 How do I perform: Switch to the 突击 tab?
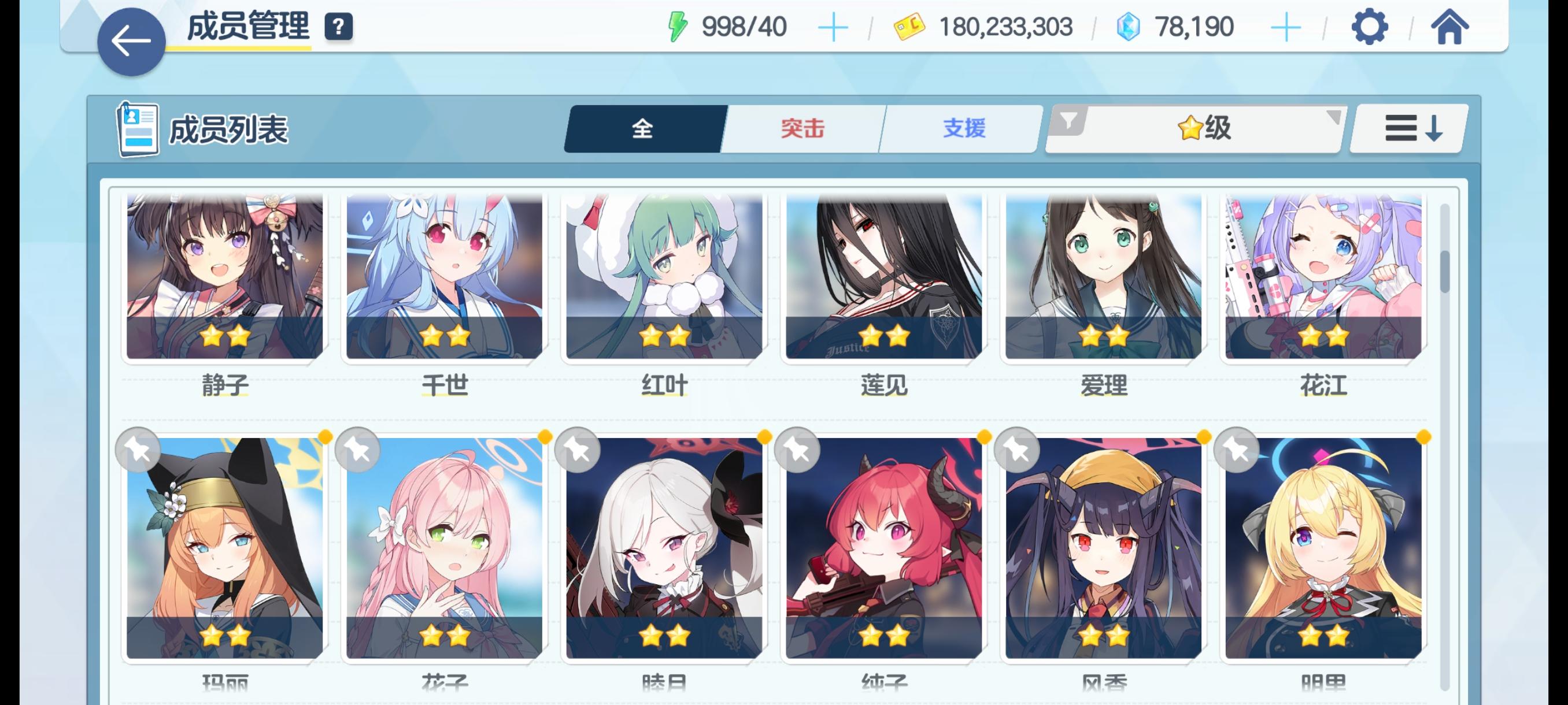pyautogui.click(x=802, y=129)
